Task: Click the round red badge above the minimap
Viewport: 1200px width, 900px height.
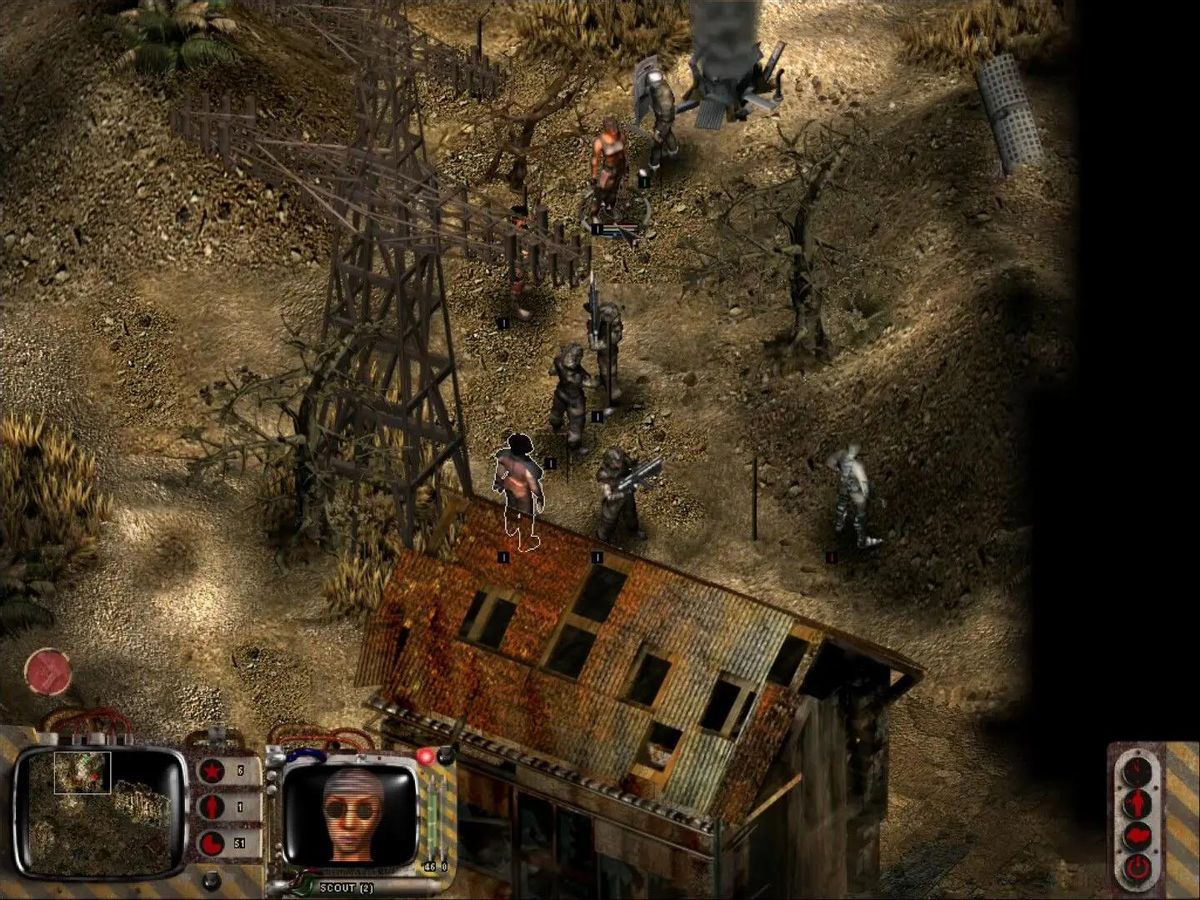Action: click(47, 671)
